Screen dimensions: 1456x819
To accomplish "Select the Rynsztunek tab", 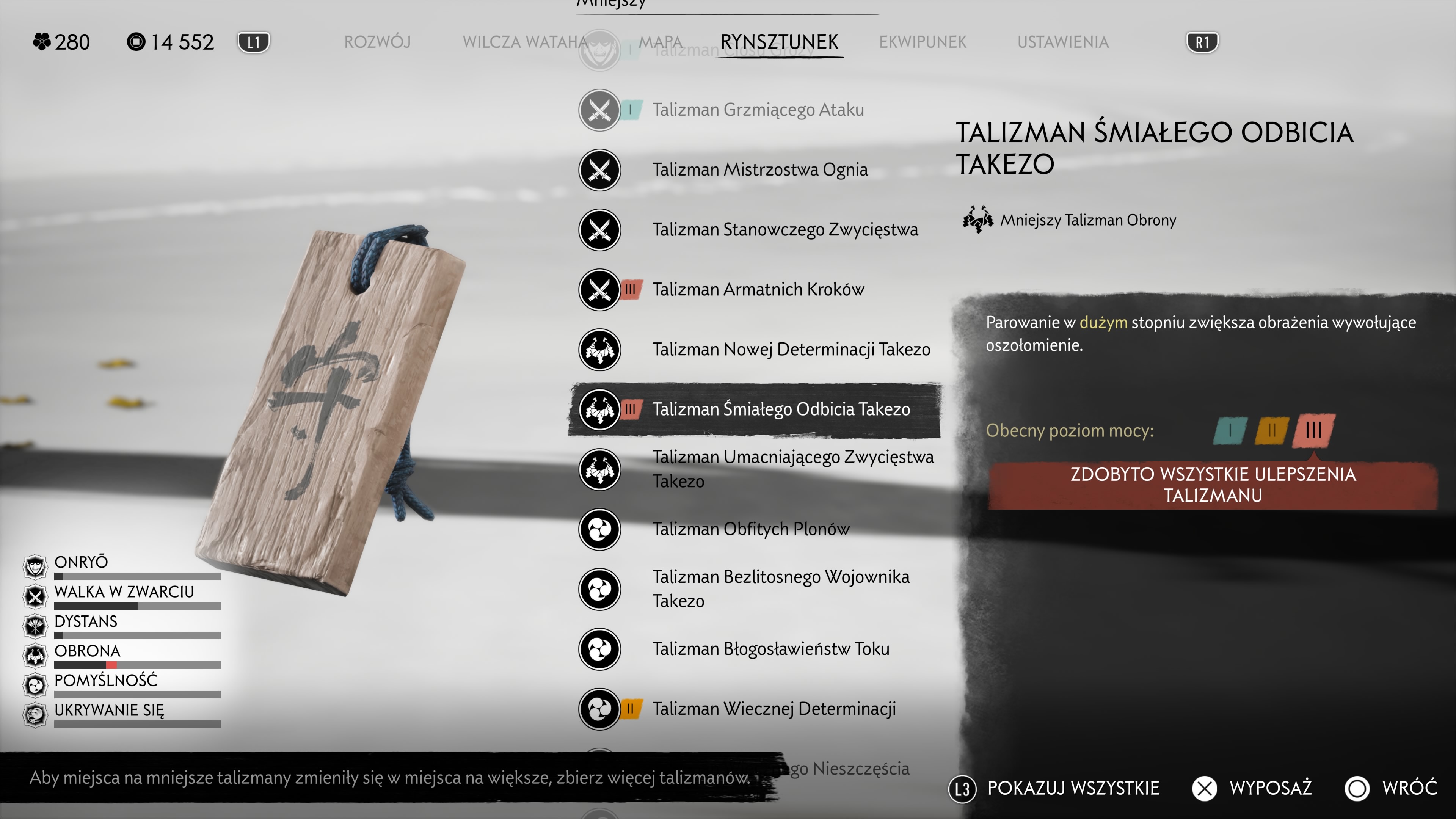I will click(x=779, y=42).
